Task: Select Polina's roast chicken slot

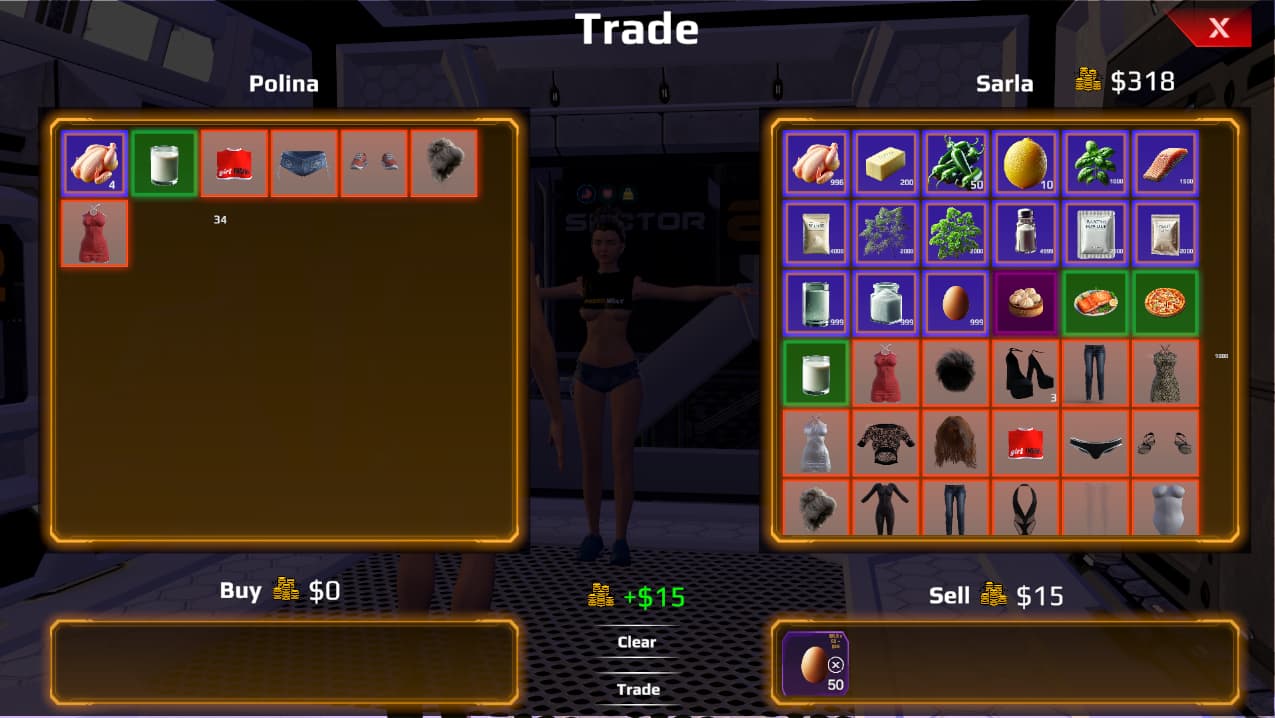Action: point(94,163)
